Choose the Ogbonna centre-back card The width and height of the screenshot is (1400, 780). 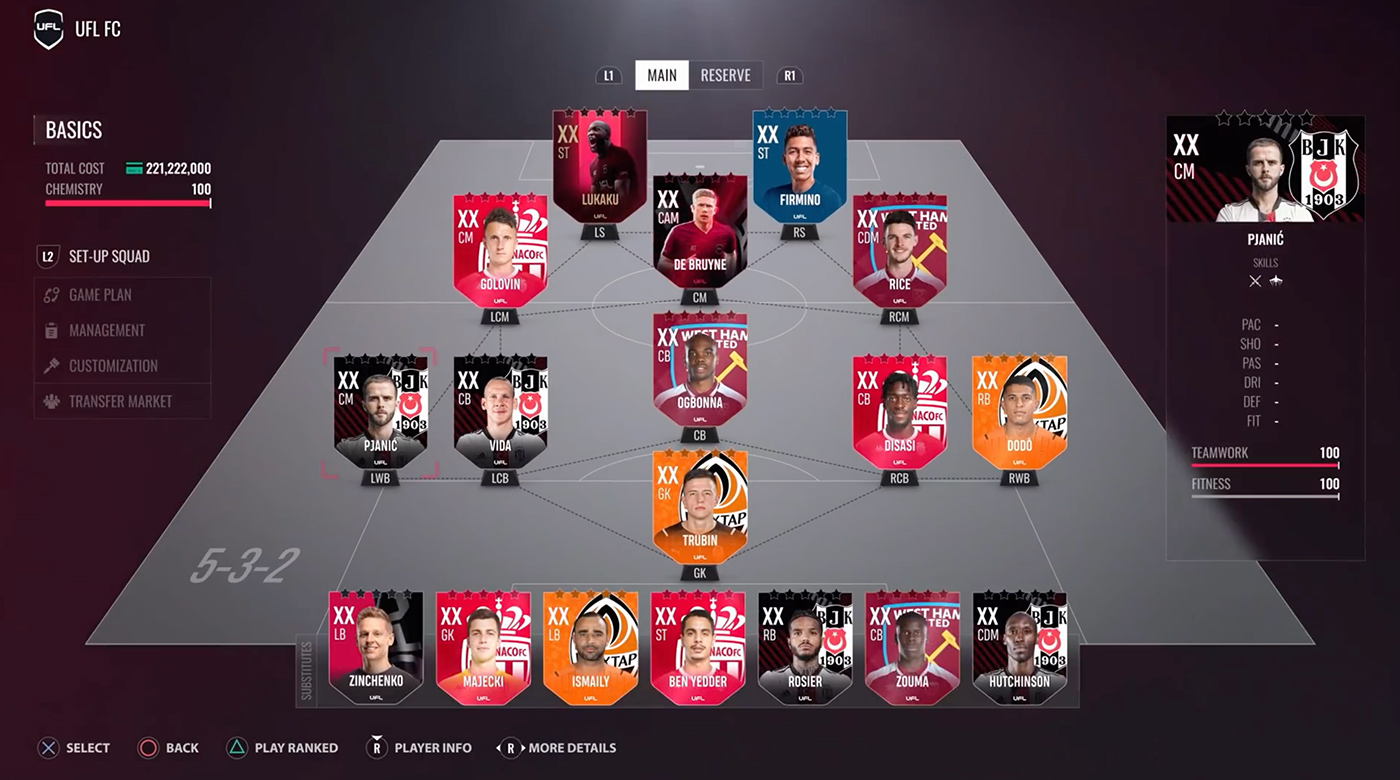[700, 370]
